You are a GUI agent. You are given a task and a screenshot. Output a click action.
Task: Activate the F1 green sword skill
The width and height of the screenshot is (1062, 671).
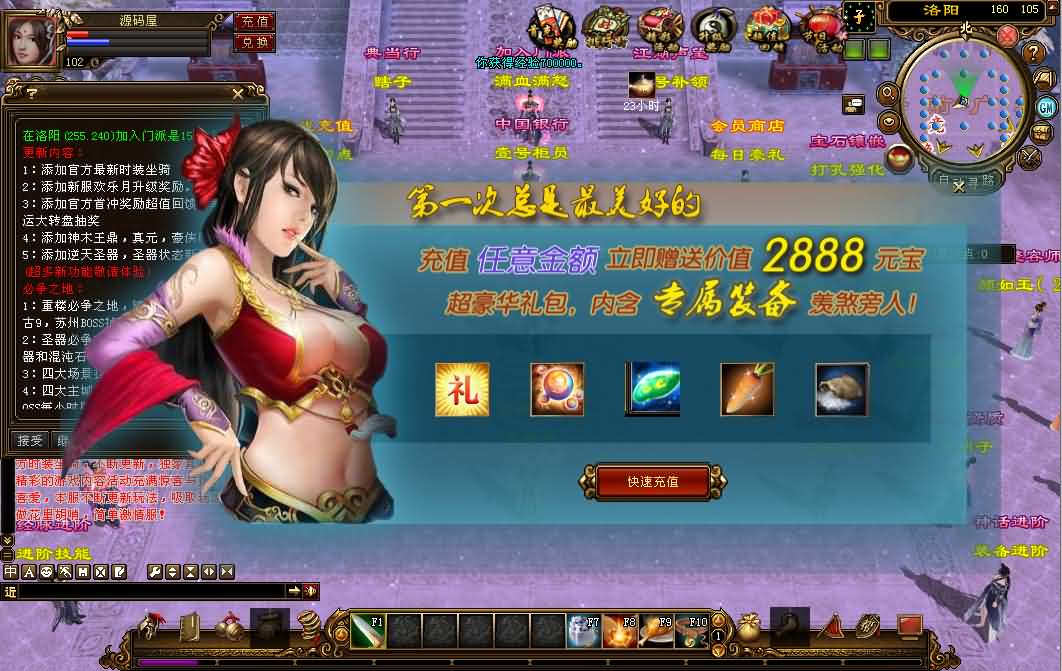[367, 631]
